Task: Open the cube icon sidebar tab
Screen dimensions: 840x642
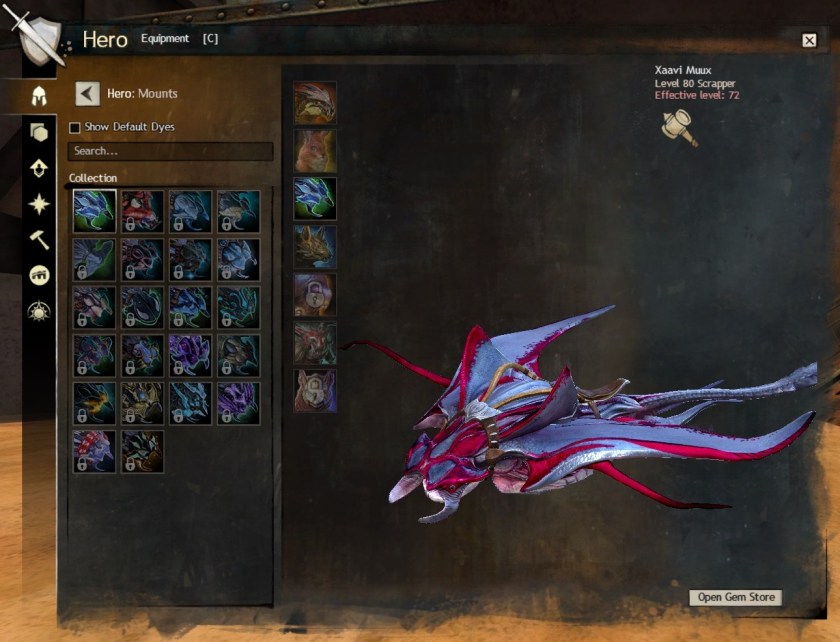Action: [39, 133]
